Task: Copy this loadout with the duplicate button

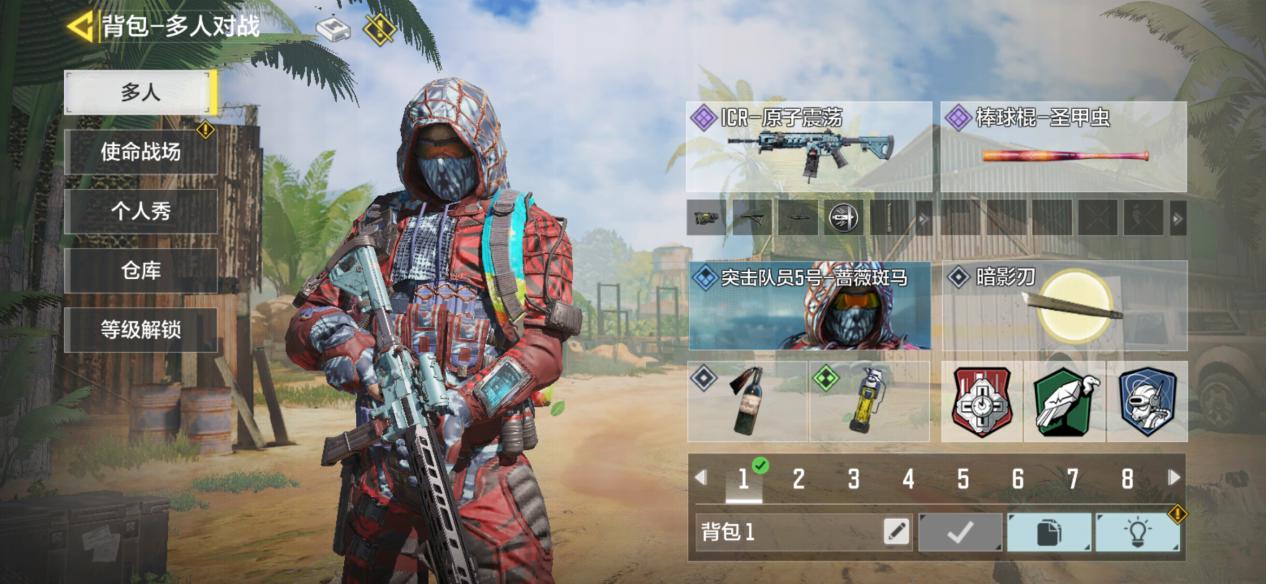Action: pos(1048,532)
